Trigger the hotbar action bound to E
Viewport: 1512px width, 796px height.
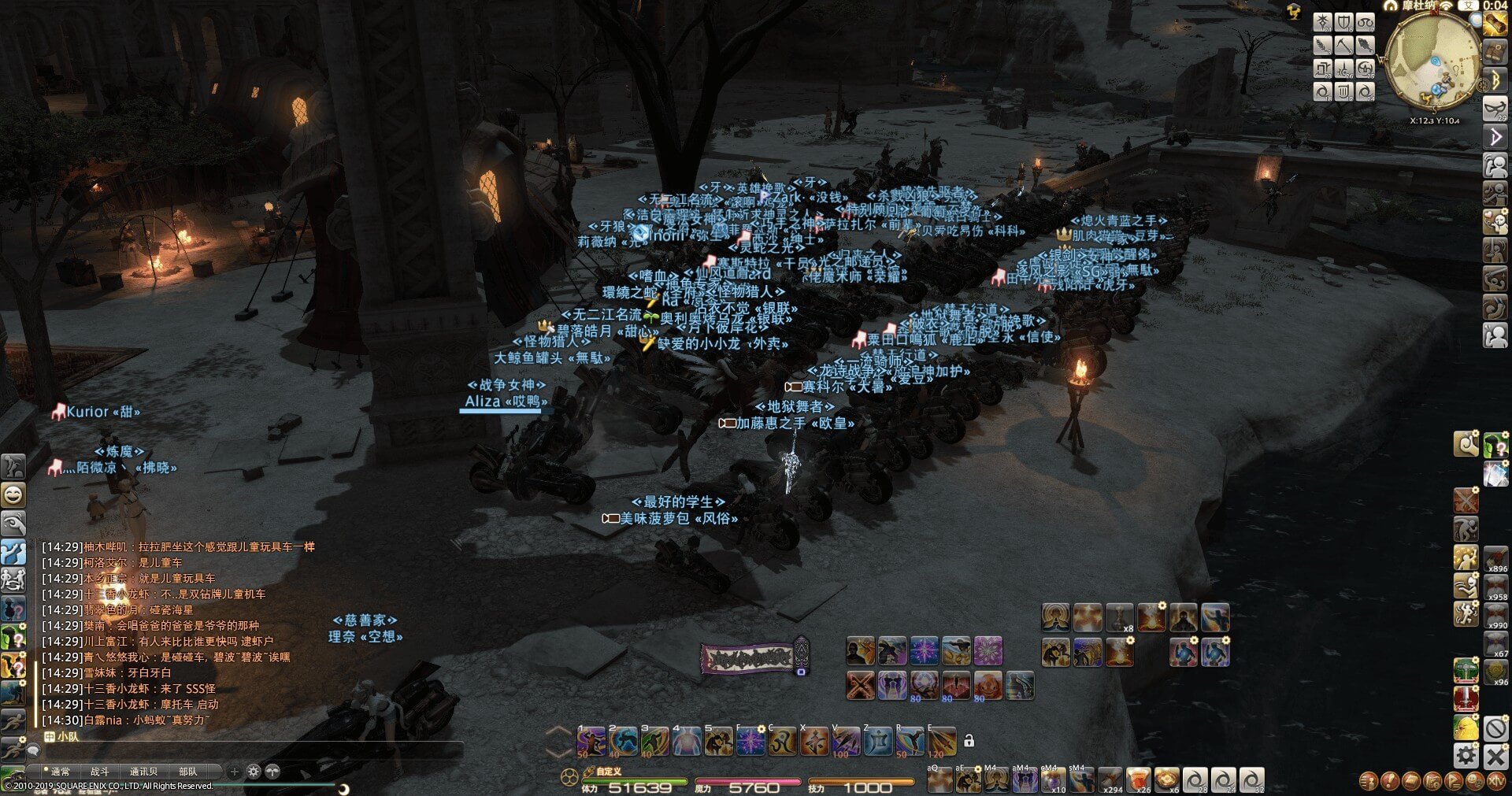pyautogui.click(x=942, y=742)
